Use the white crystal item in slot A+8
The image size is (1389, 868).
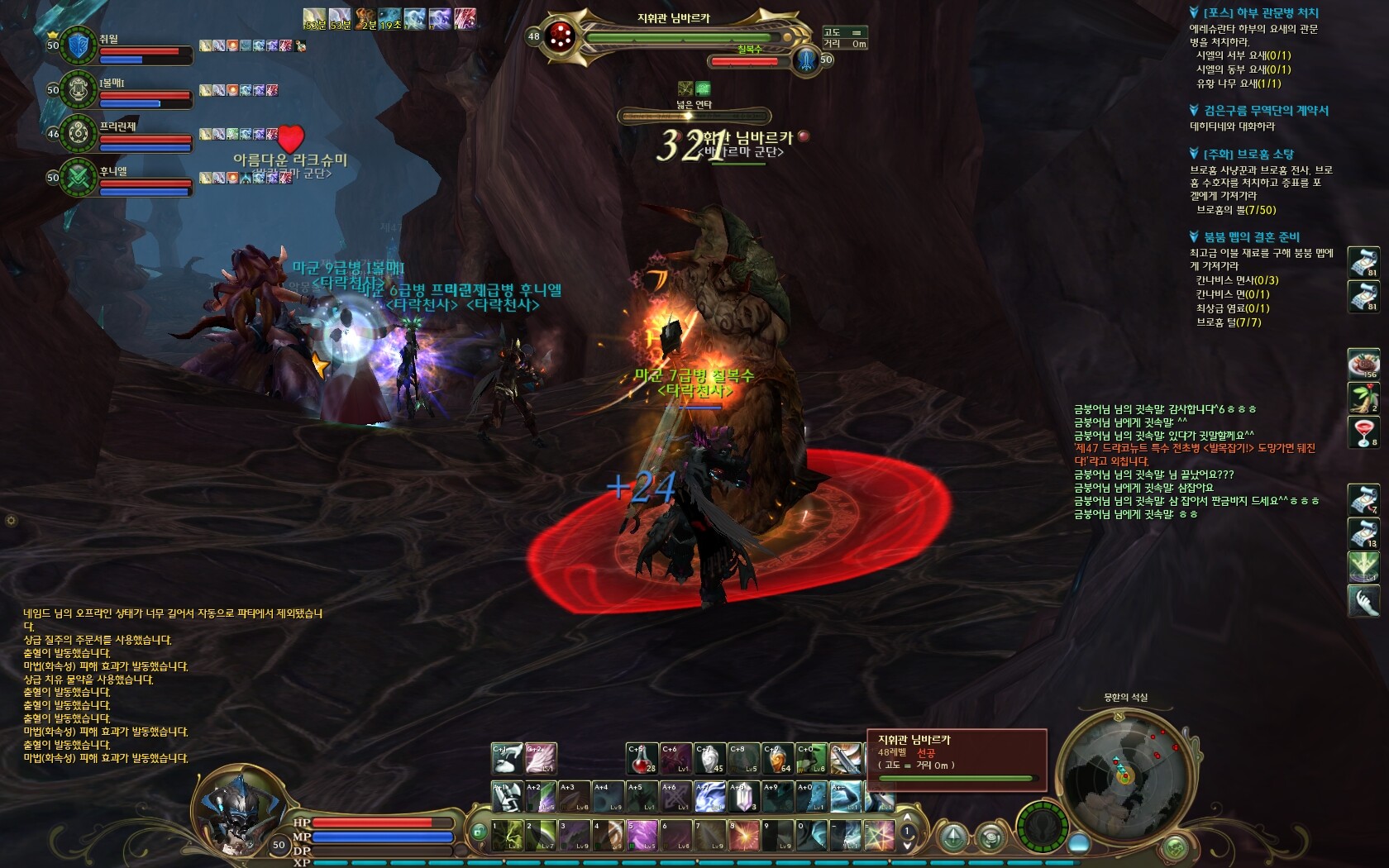pos(743,797)
